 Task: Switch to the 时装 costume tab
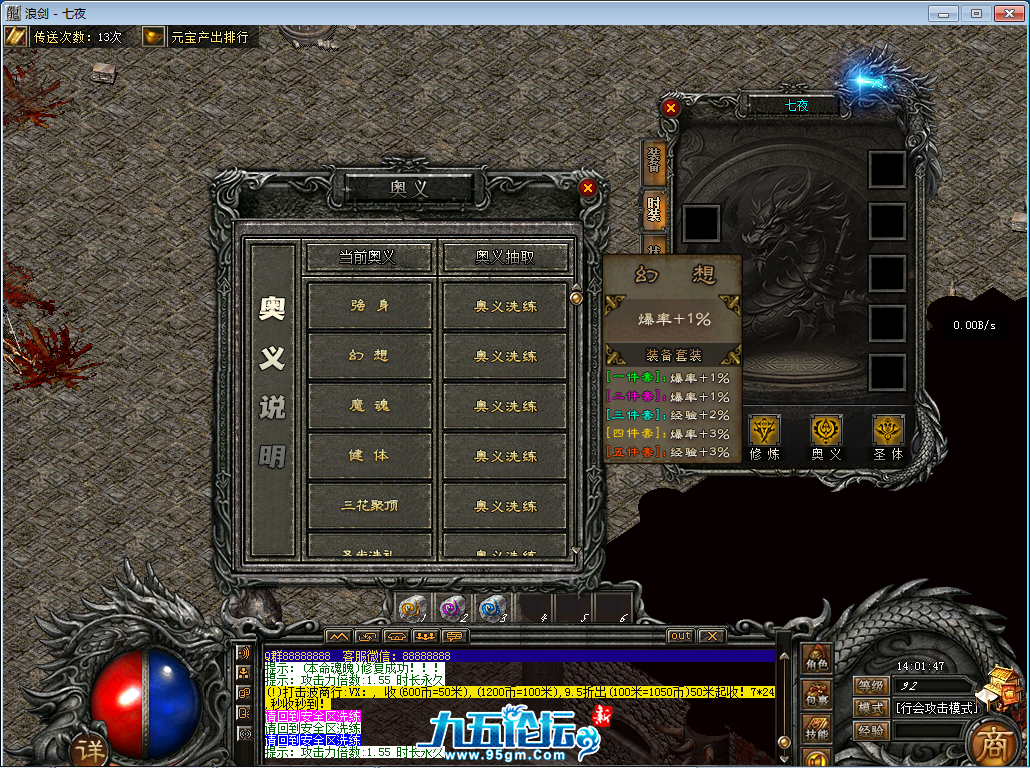point(654,210)
